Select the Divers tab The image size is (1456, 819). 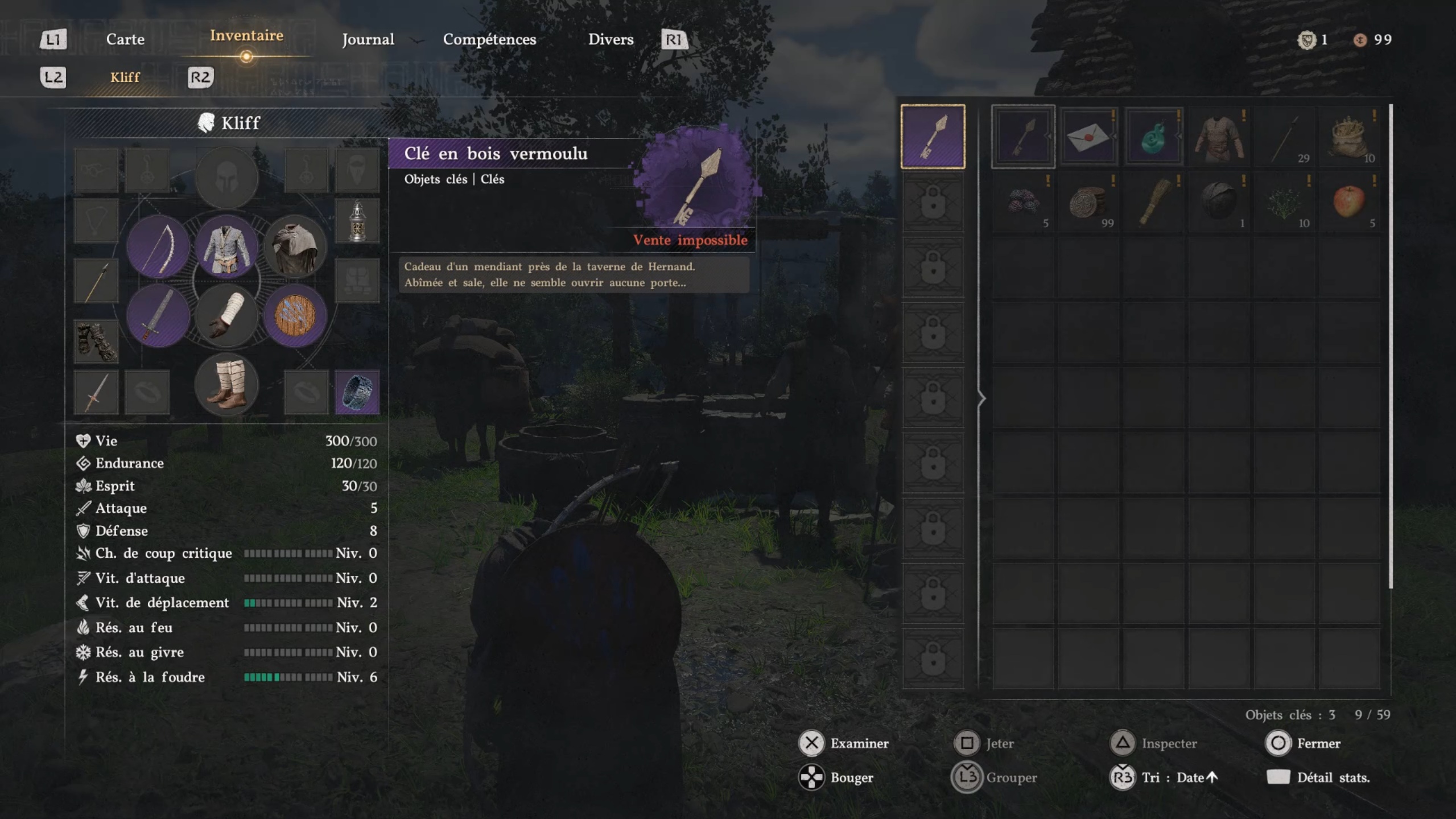(x=611, y=39)
